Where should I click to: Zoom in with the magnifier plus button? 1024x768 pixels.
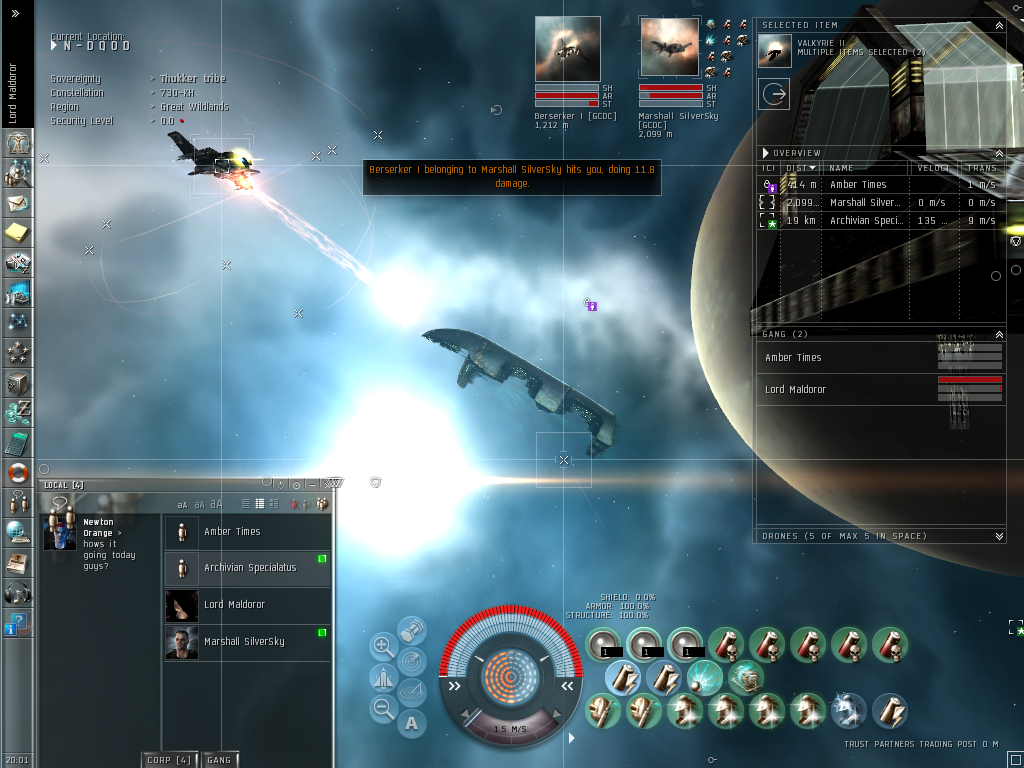coord(383,646)
